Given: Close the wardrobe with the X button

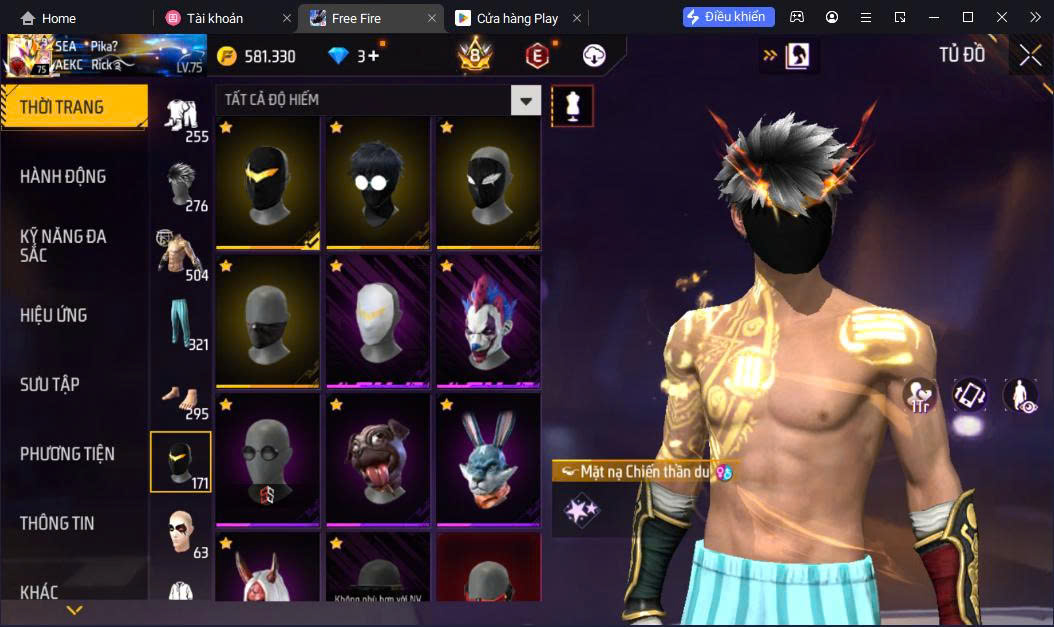Looking at the screenshot, I should (x=1030, y=56).
